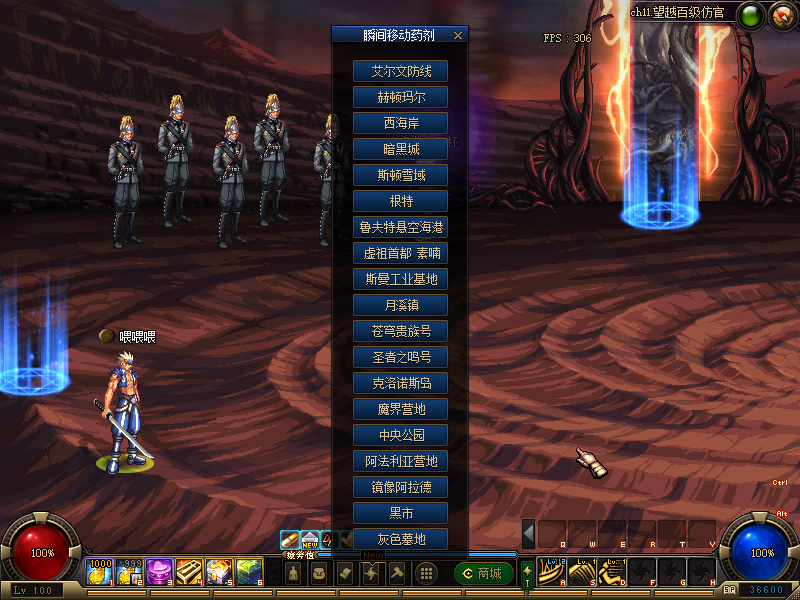The image size is (800, 600).
Task: Travel to 中央公园
Action: [400, 435]
